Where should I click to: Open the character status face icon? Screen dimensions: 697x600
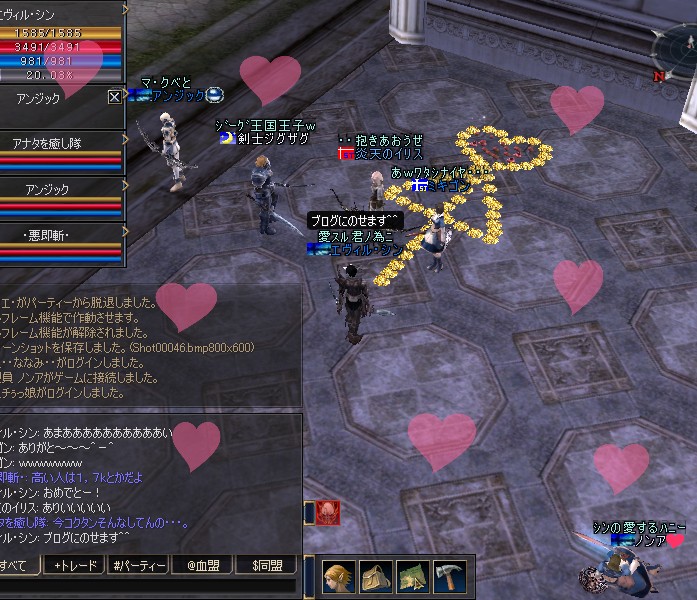tap(339, 577)
